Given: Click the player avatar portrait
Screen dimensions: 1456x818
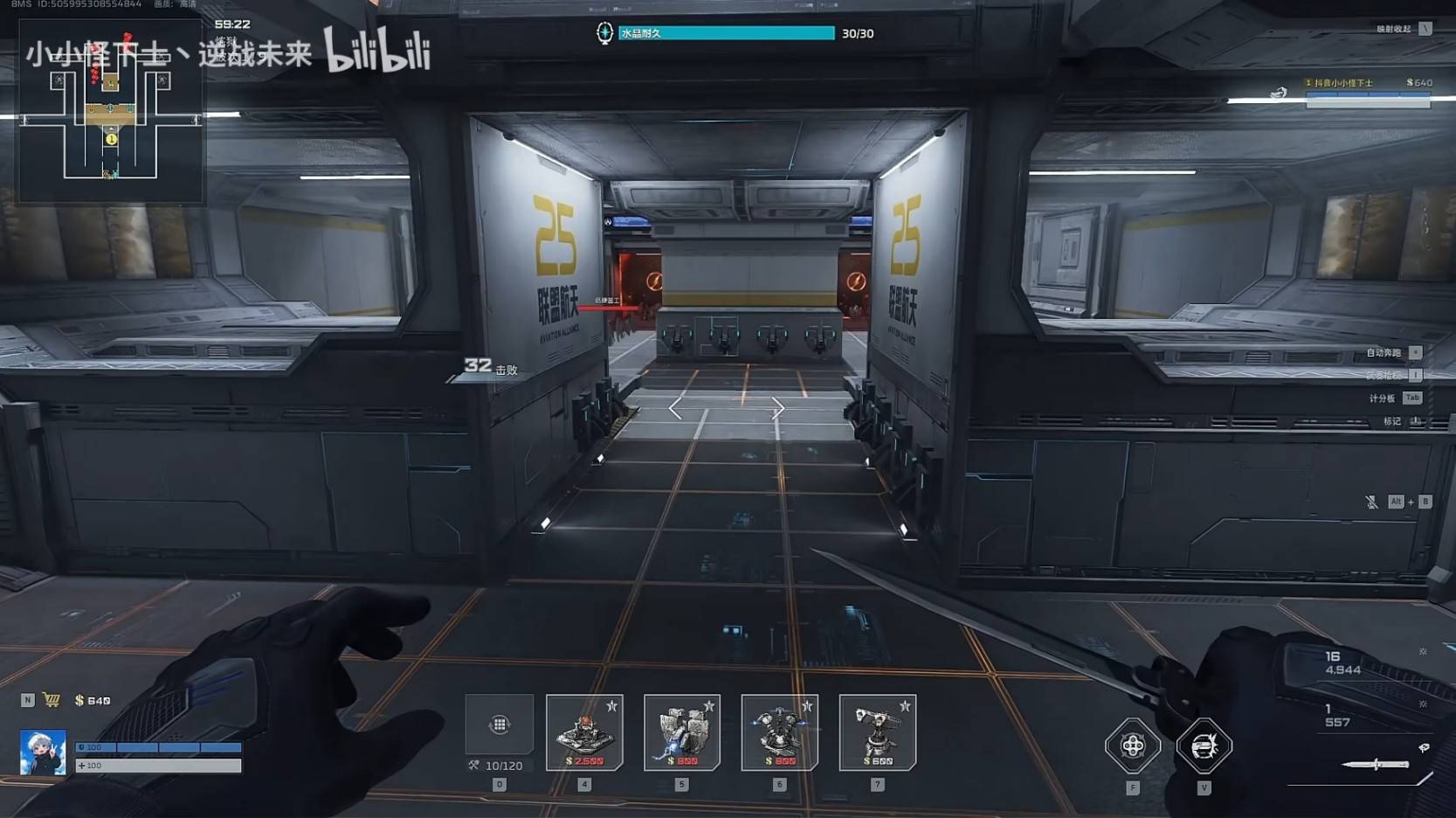Looking at the screenshot, I should (x=43, y=752).
